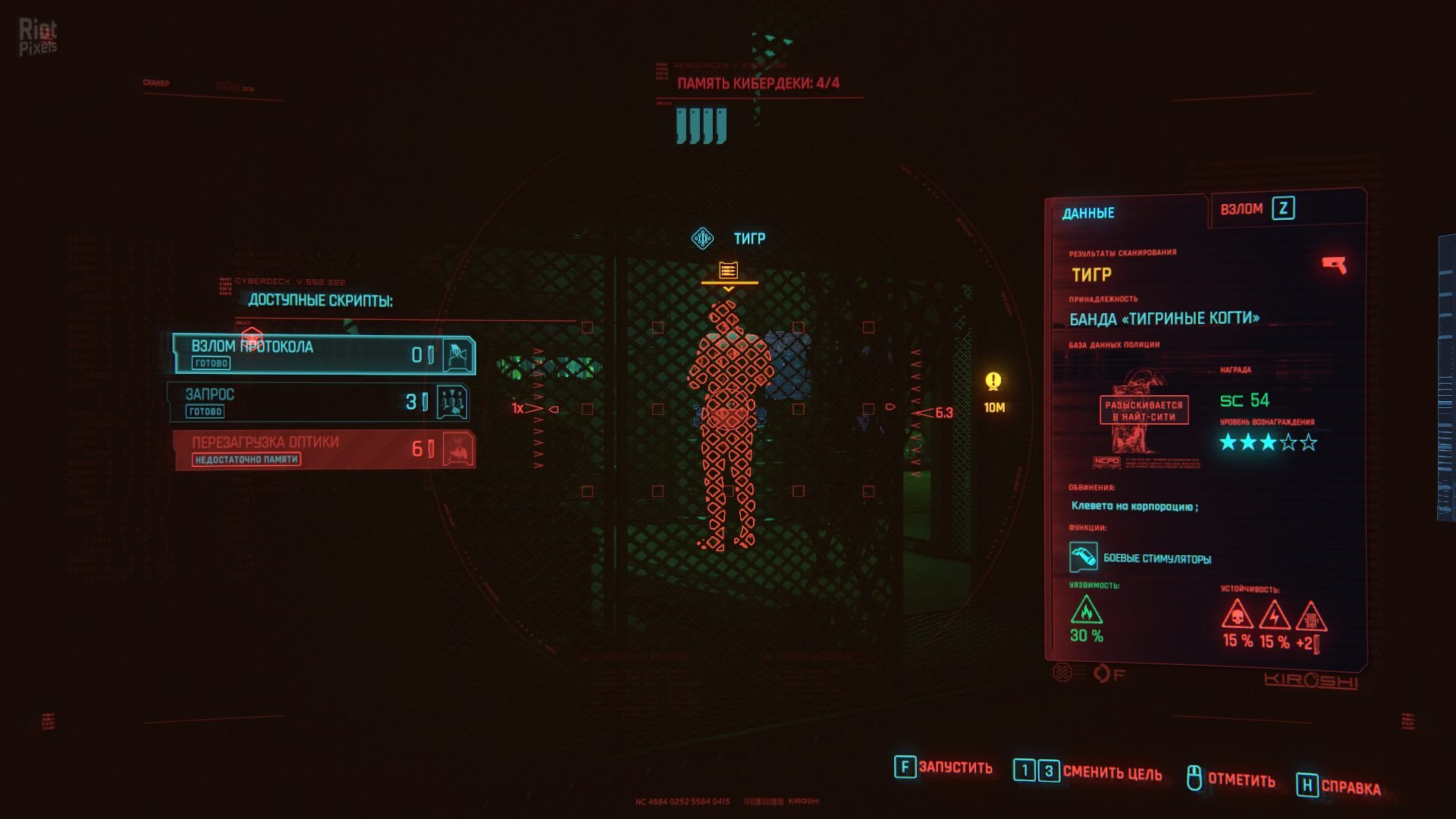Select the Взлом протокола quickhack
Viewport: 1456px width, 819px height.
(x=324, y=354)
